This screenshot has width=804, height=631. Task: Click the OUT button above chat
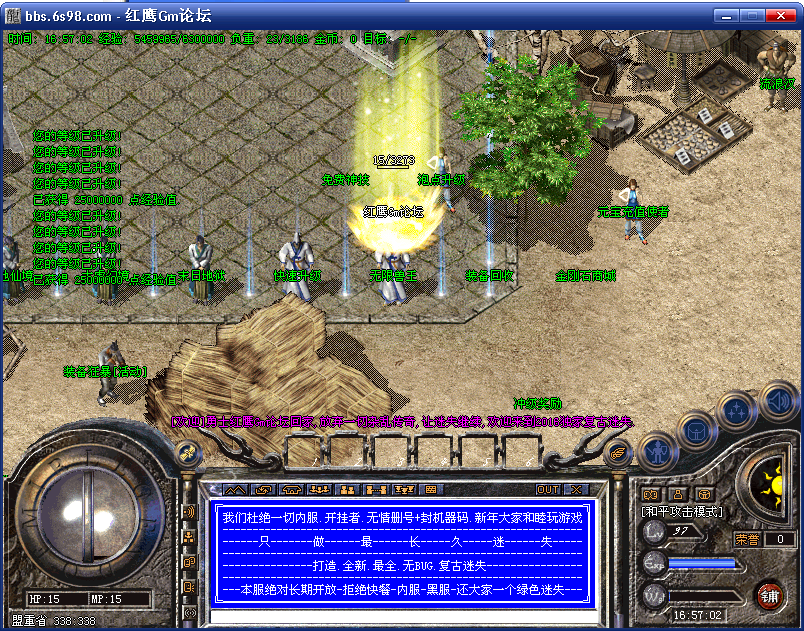point(547,490)
